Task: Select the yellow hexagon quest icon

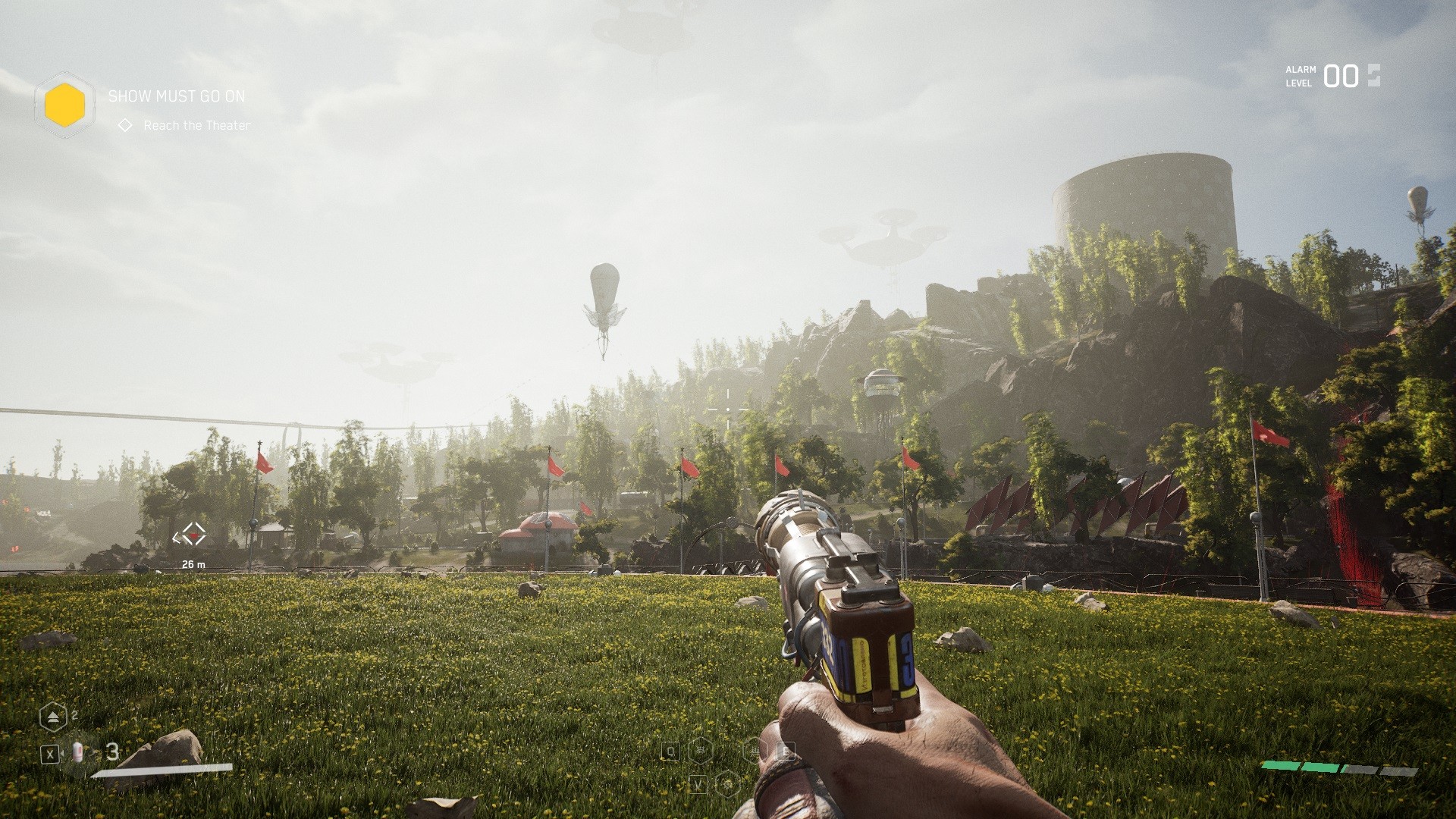Action: 64,105
